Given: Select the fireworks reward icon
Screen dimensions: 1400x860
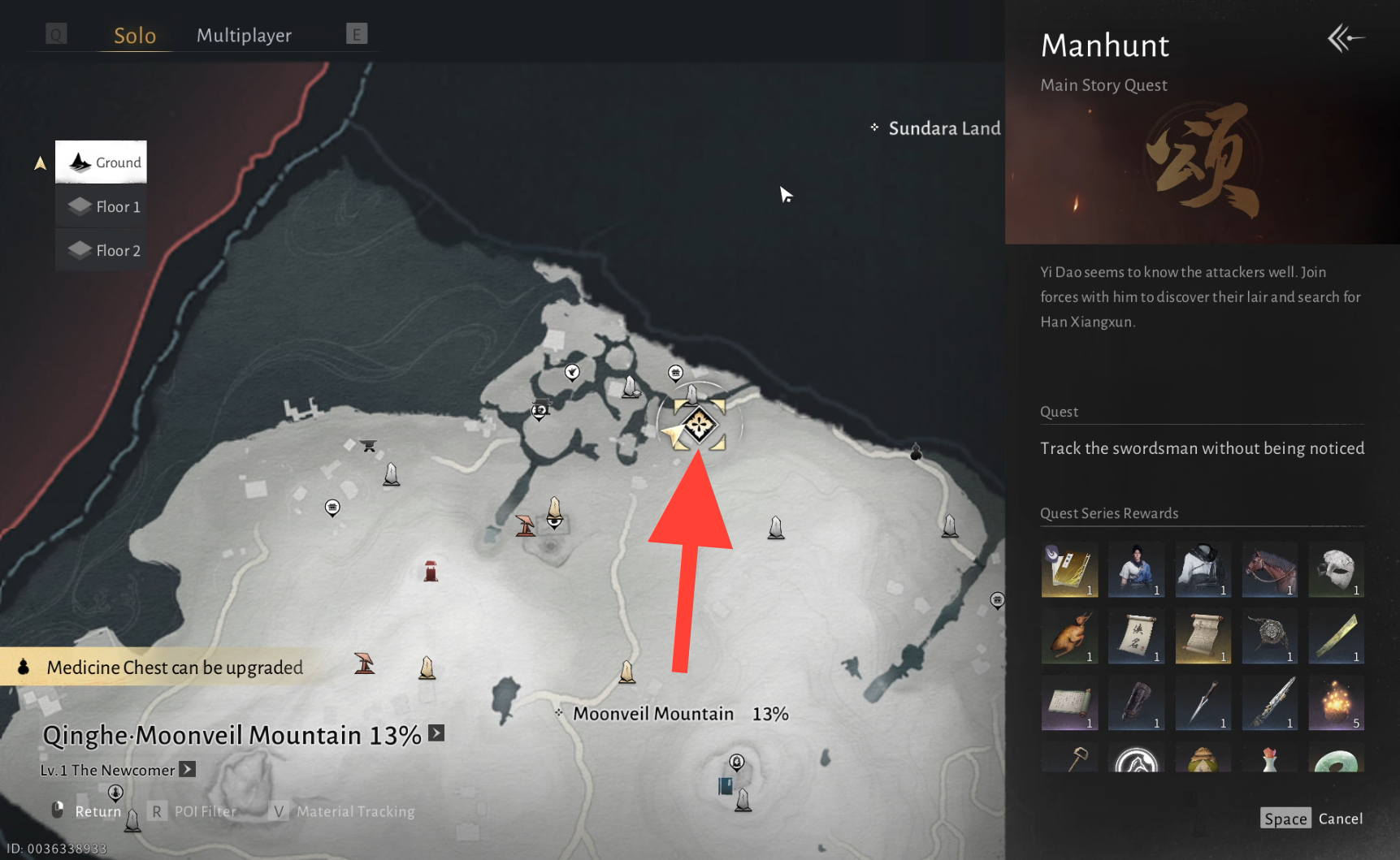Looking at the screenshot, I should point(1336,702).
